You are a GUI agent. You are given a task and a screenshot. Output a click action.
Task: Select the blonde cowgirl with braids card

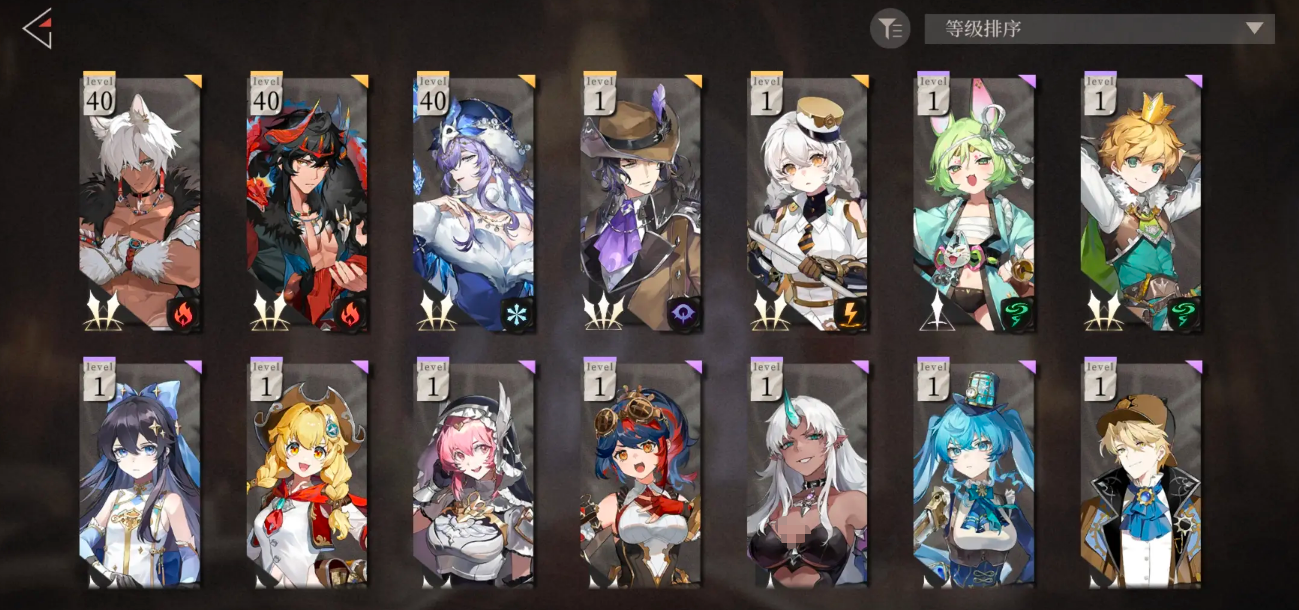point(307,475)
